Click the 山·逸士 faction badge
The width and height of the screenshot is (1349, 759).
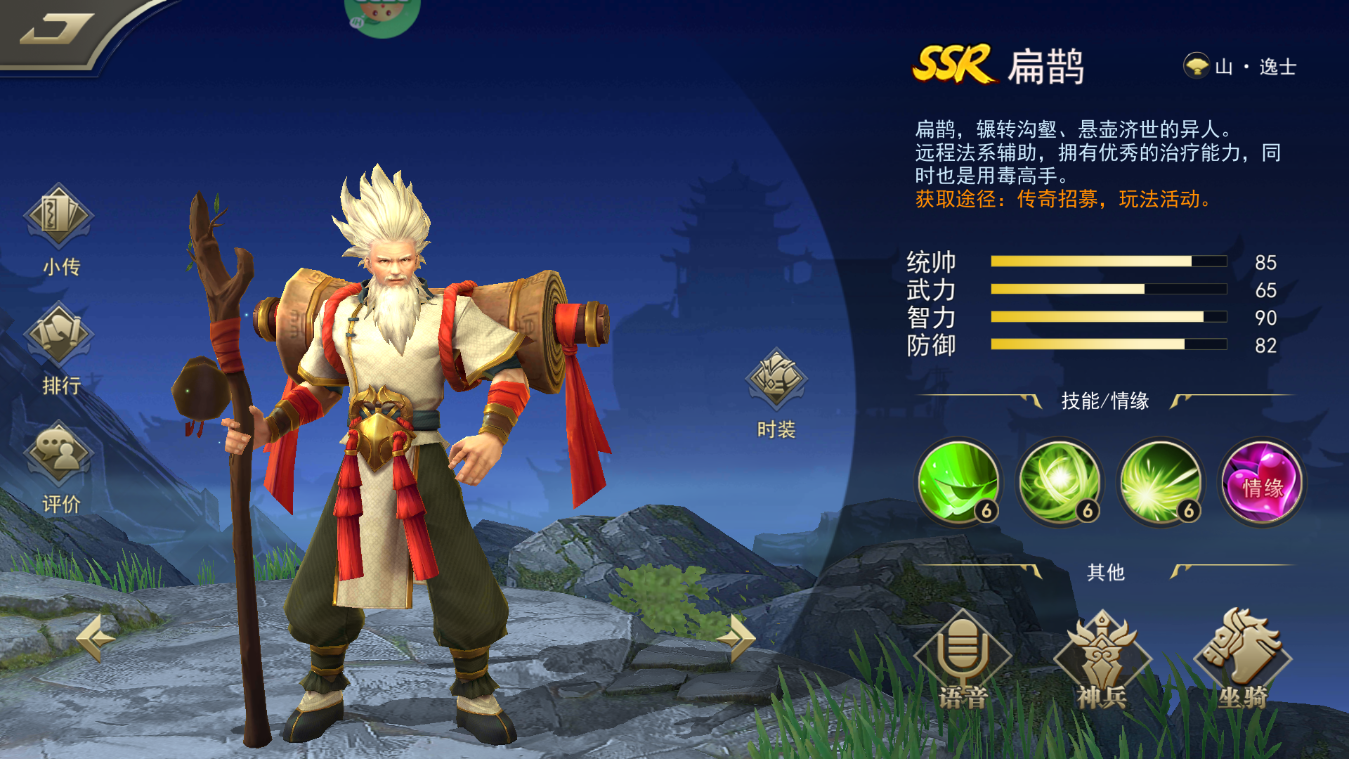point(1240,67)
